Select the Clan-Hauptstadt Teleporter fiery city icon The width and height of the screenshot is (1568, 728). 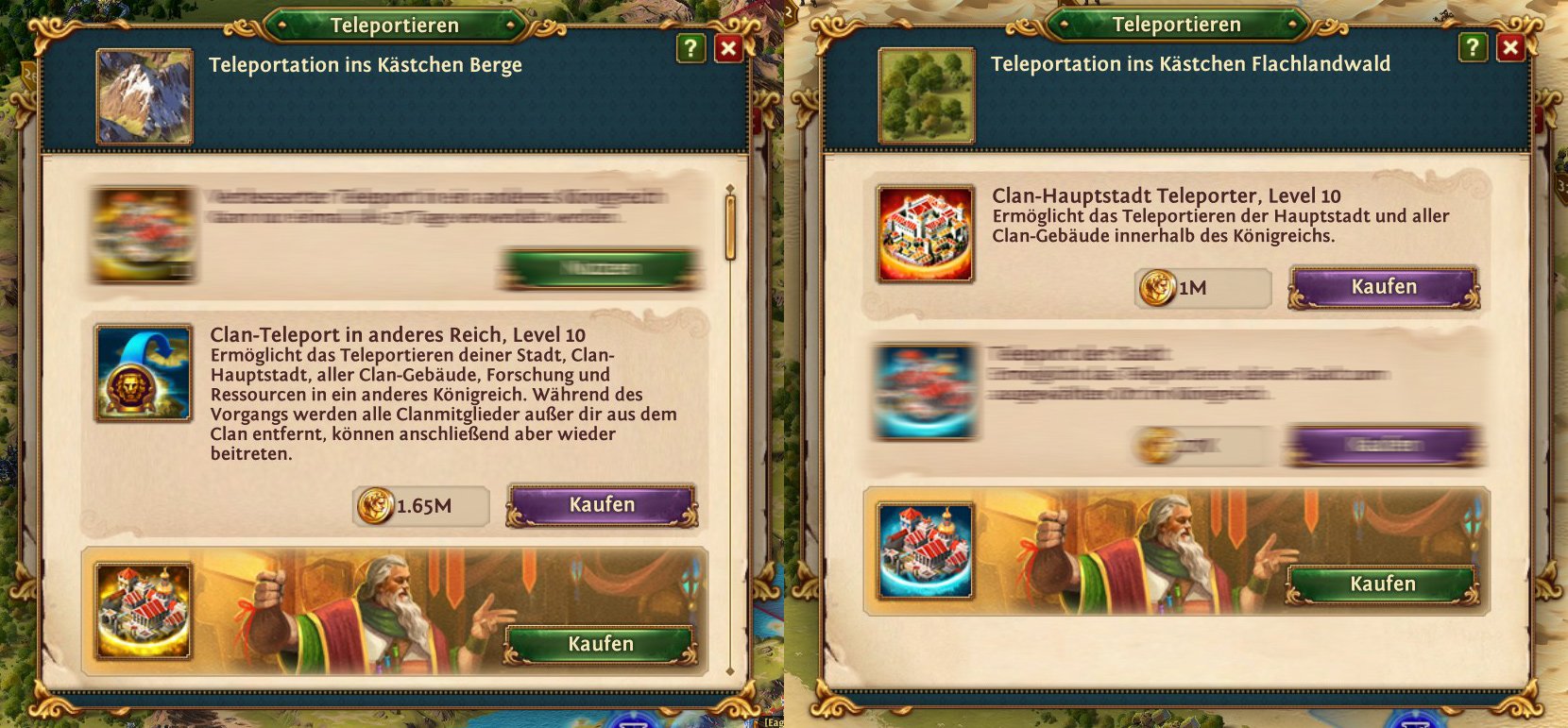(x=927, y=231)
